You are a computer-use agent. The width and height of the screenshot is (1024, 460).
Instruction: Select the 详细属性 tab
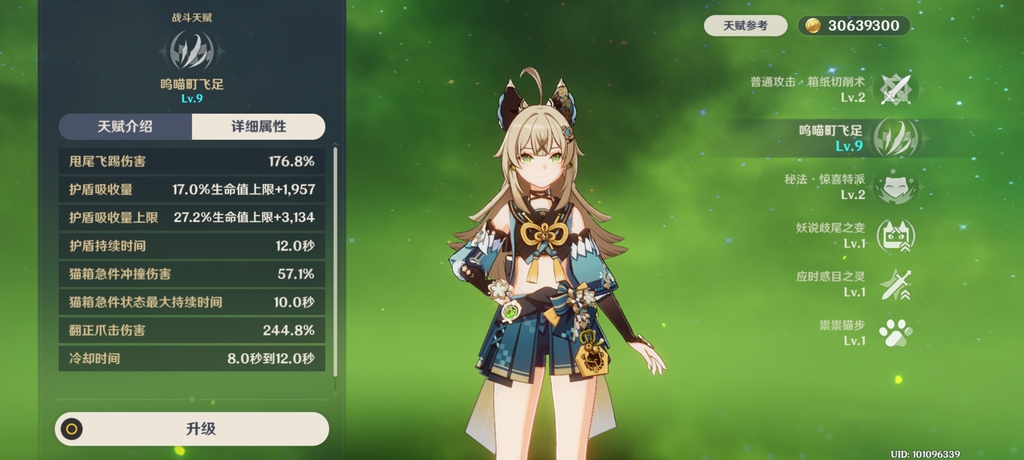(x=258, y=127)
